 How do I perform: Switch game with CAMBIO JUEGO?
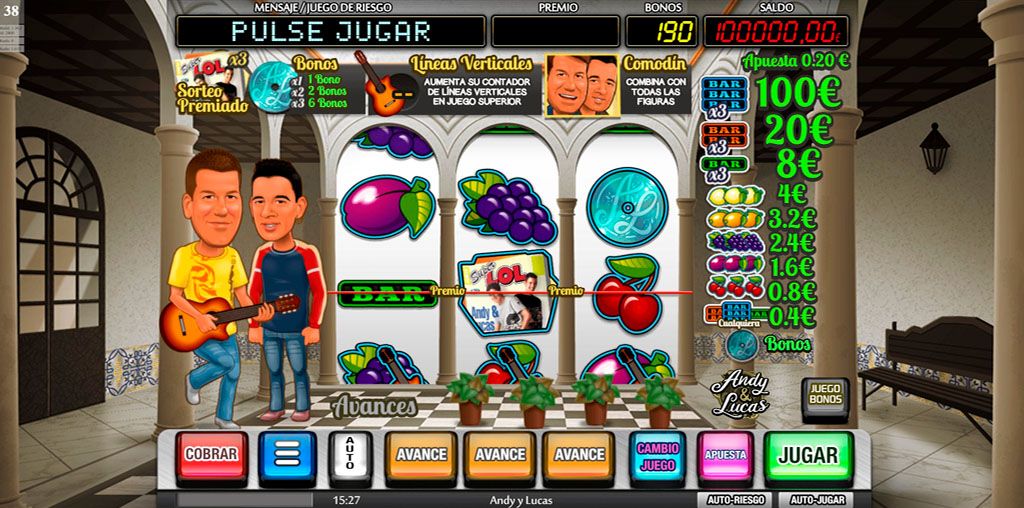[657, 456]
